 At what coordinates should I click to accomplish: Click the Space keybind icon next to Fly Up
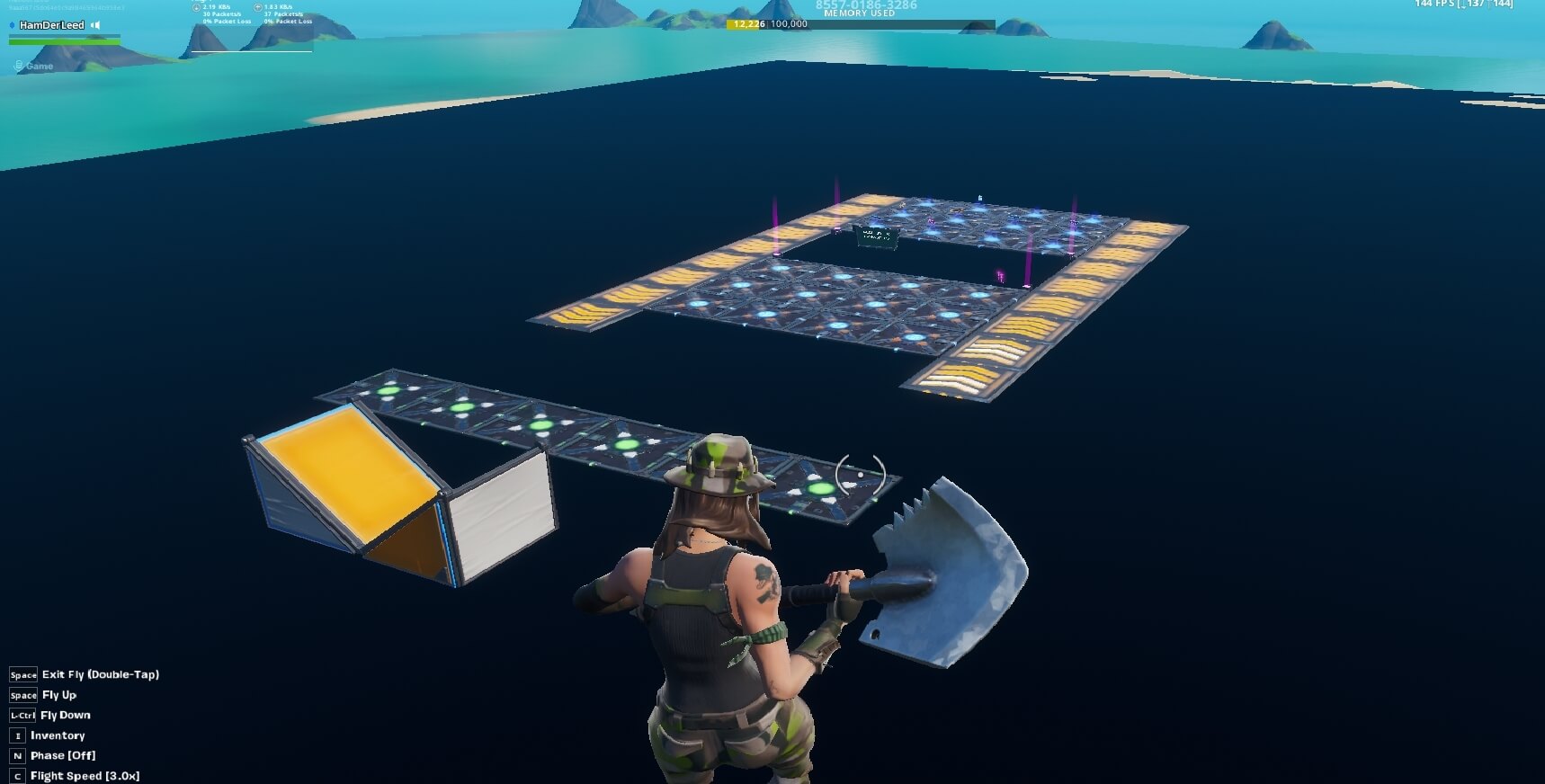coord(22,695)
